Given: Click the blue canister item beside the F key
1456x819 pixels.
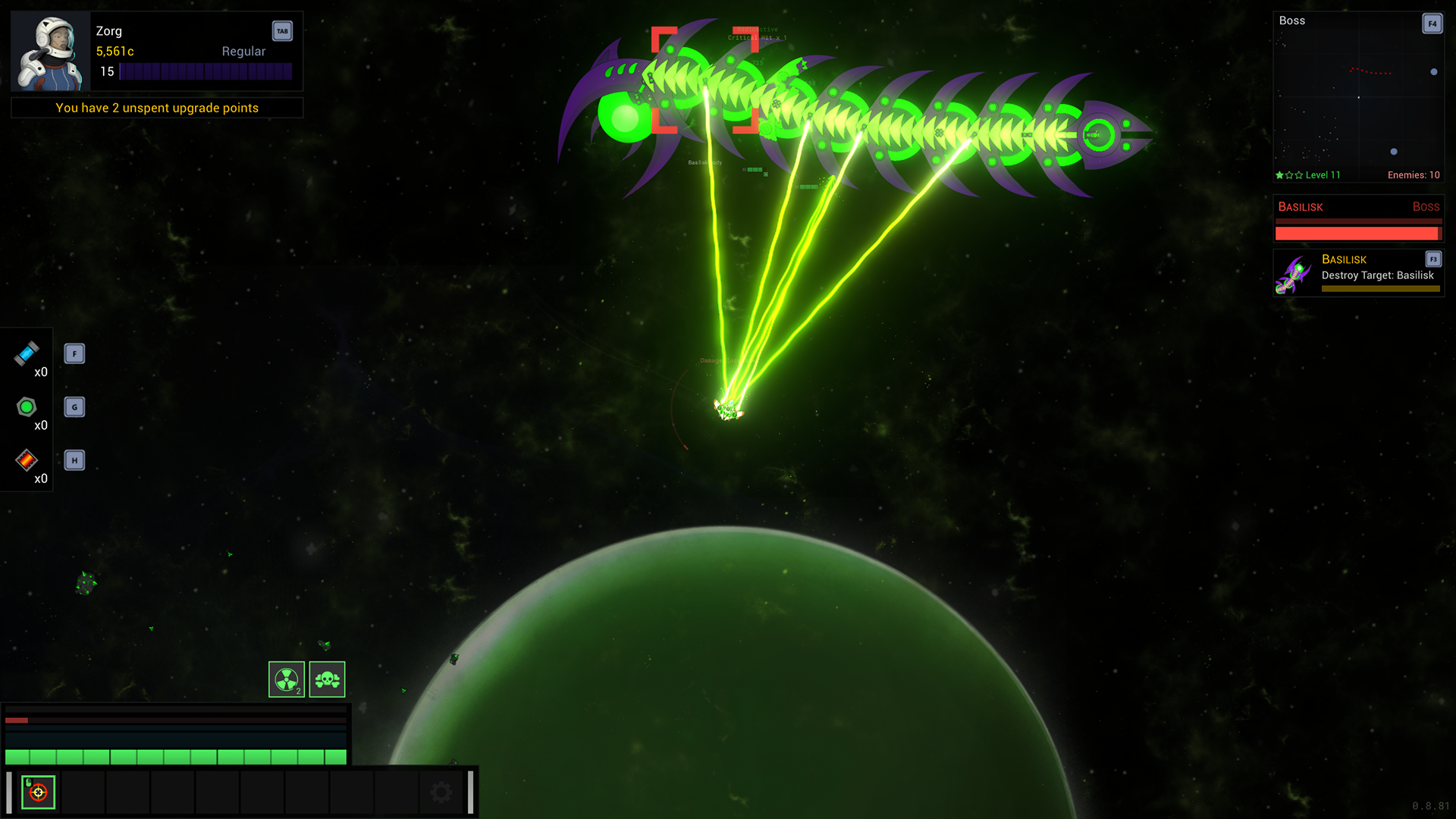Looking at the screenshot, I should tap(27, 355).
